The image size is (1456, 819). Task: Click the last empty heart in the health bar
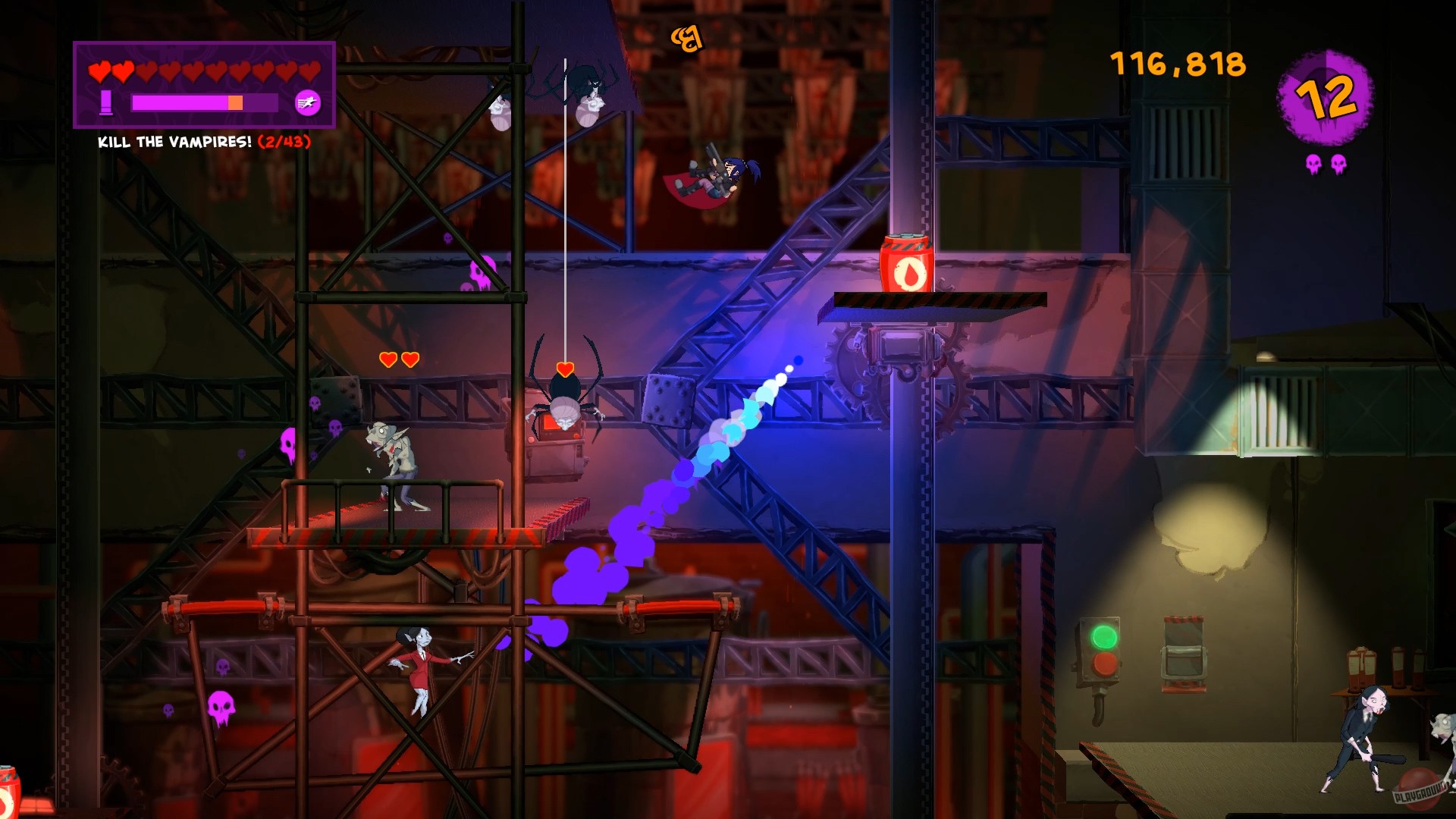(x=309, y=71)
